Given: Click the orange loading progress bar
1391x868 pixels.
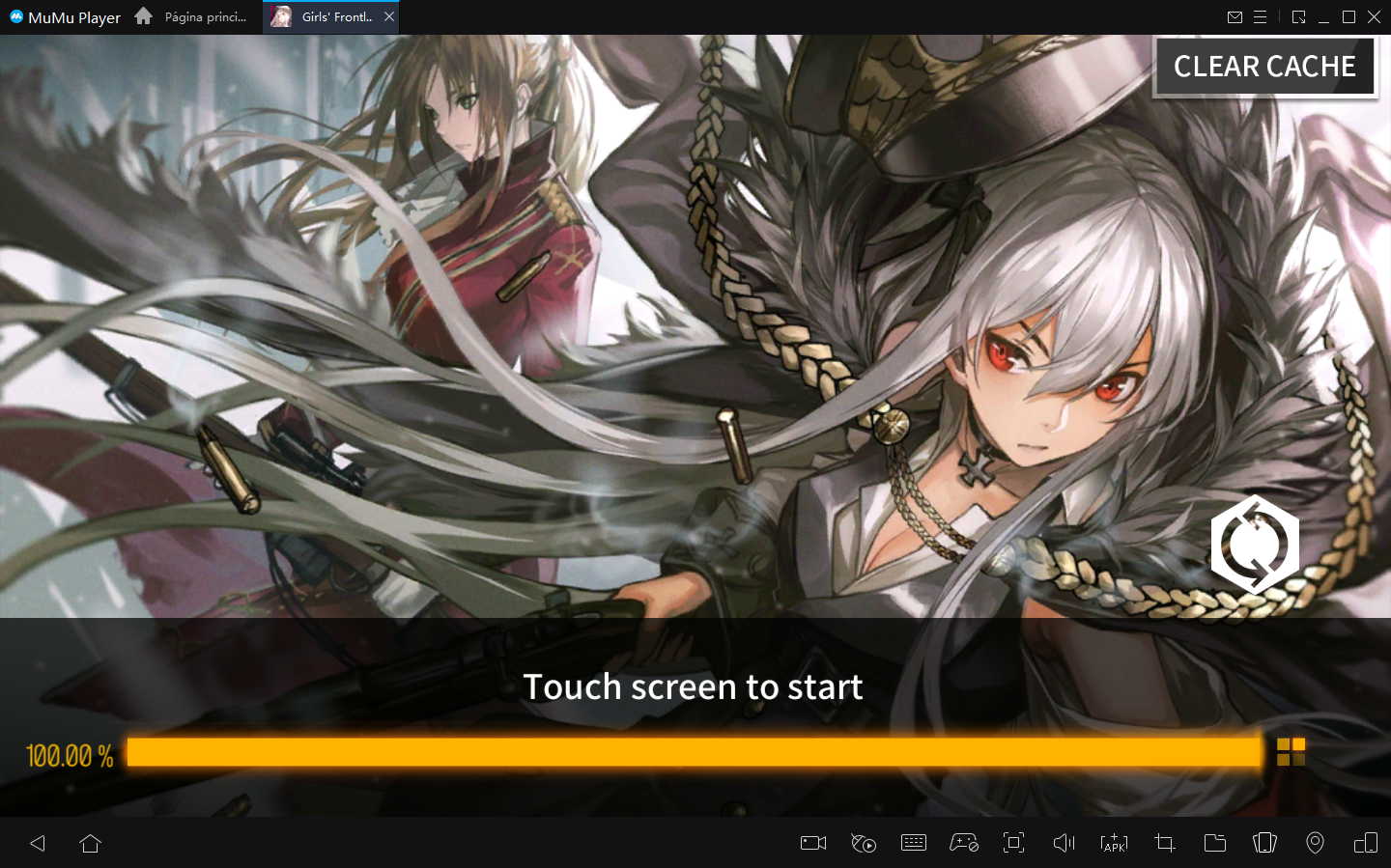Looking at the screenshot, I should 694,751.
